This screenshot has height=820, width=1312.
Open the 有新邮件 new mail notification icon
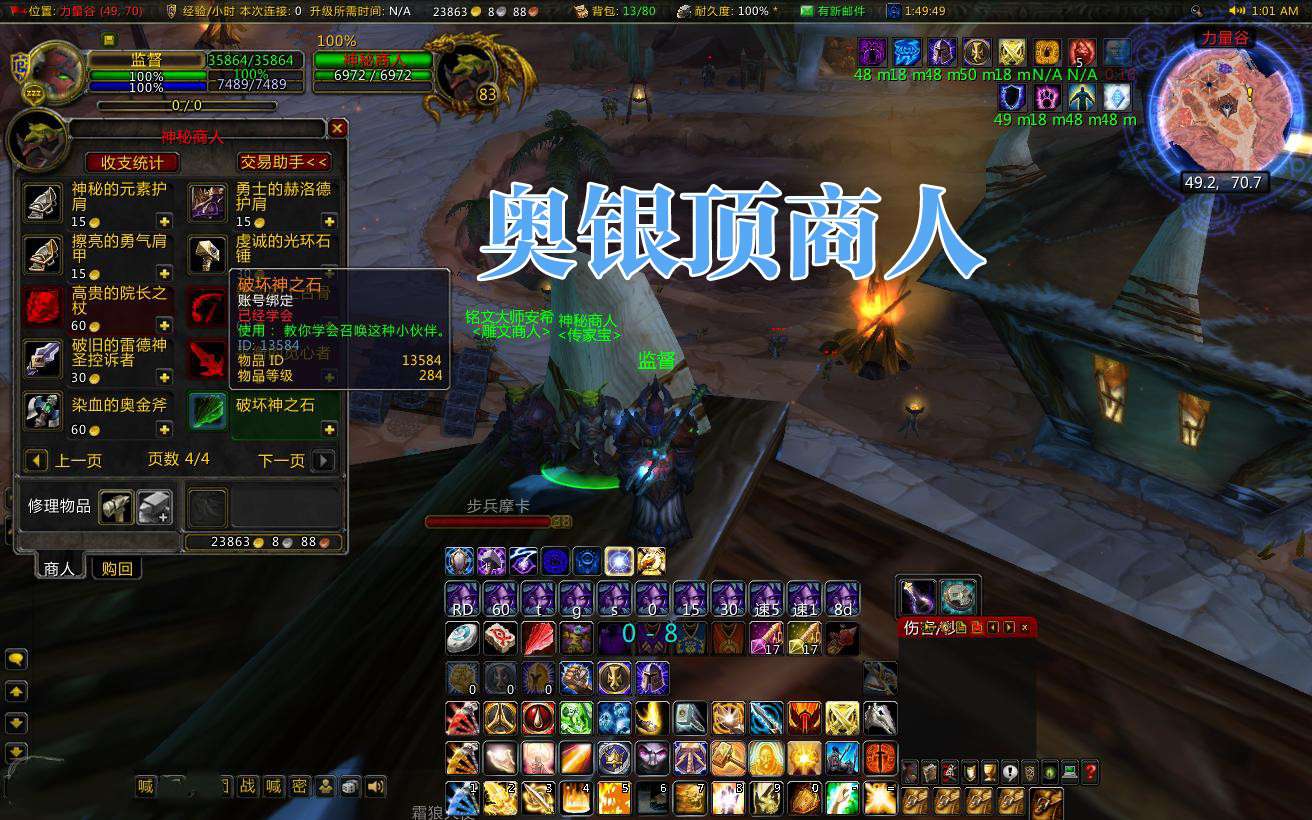click(x=806, y=11)
